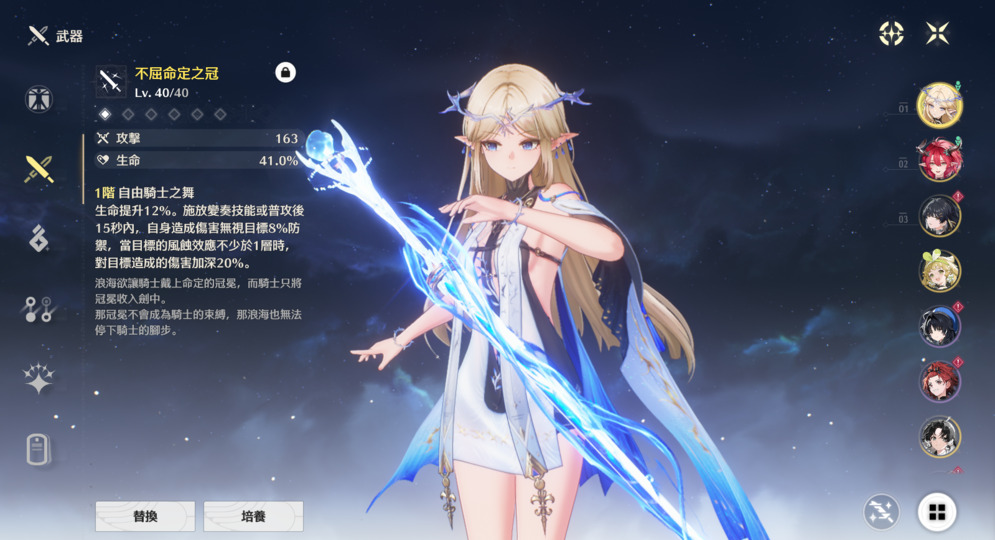Screen dimensions: 995x540
Task: Click the round sparkle icon beside the grid button
Action: pyautogui.click(x=881, y=513)
